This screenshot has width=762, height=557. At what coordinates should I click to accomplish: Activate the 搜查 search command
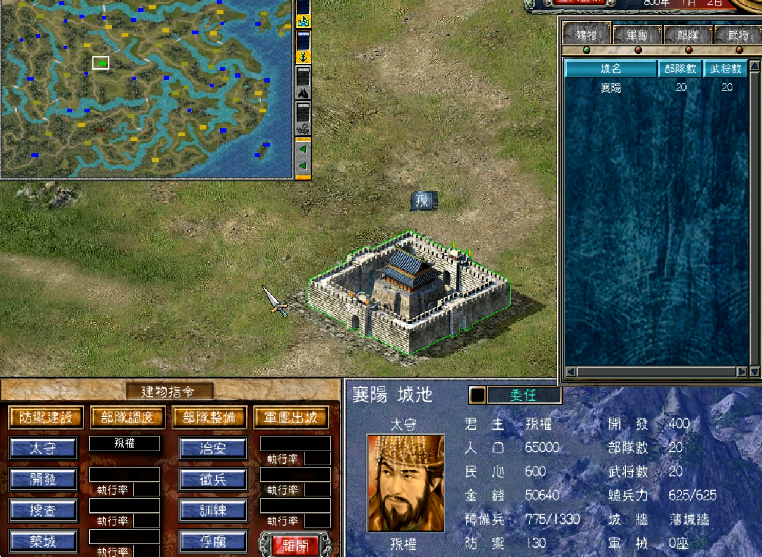[43, 510]
